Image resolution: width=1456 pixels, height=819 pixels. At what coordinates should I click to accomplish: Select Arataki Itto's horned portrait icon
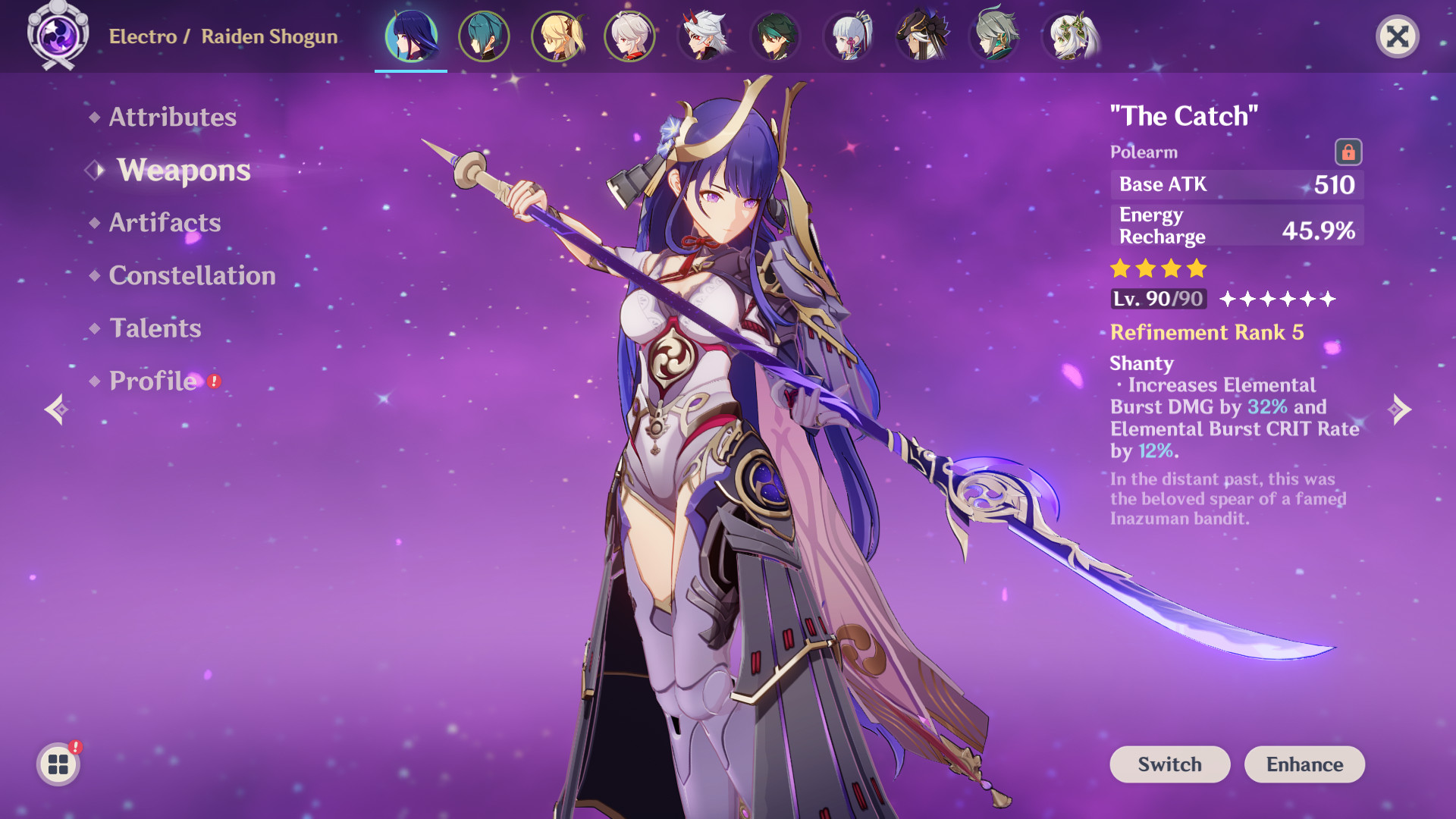pyautogui.click(x=703, y=36)
